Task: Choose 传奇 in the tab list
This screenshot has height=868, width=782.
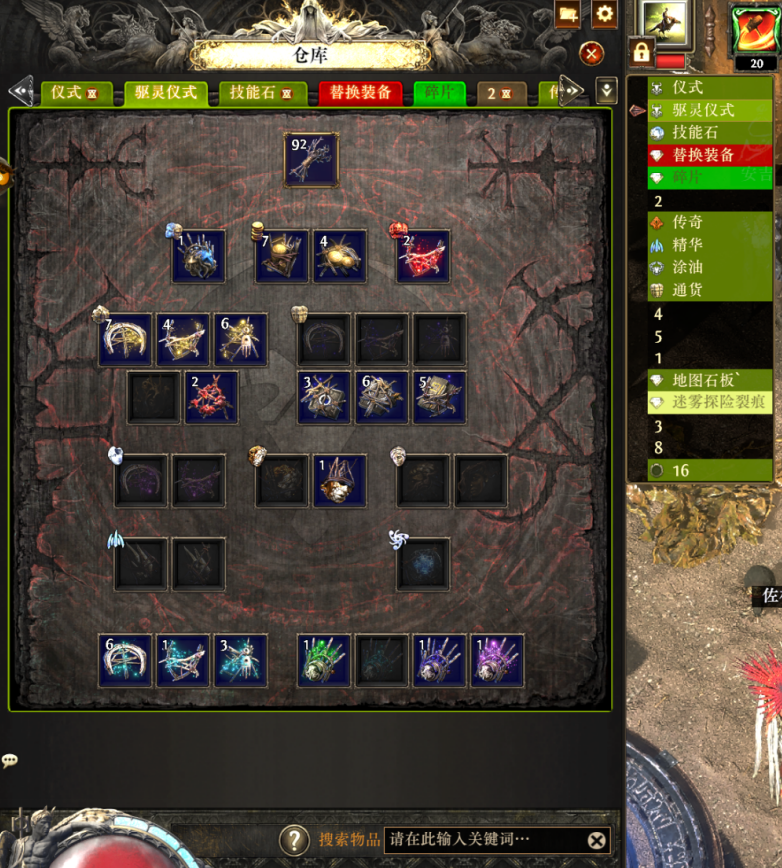Action: 688,221
